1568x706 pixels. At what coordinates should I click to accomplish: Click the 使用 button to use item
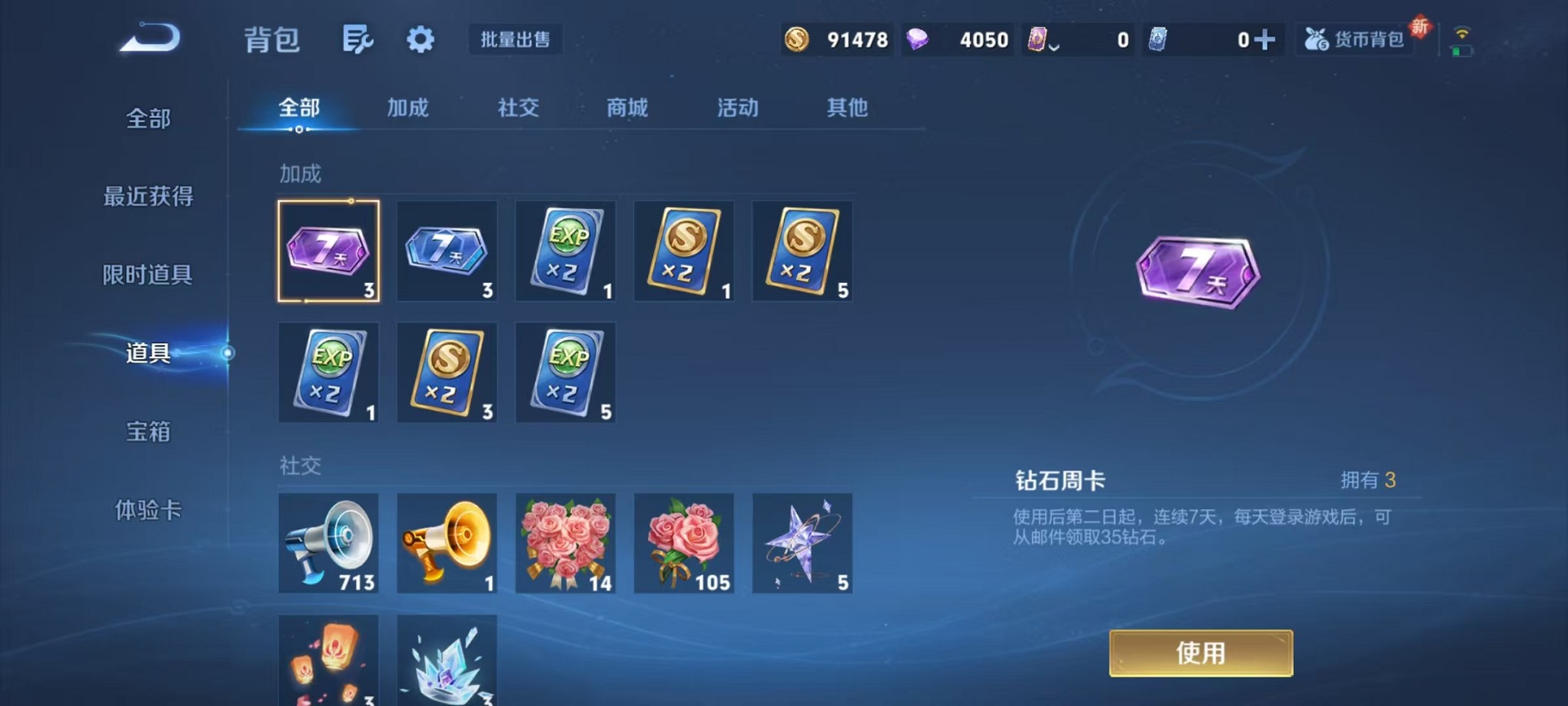(x=1201, y=652)
